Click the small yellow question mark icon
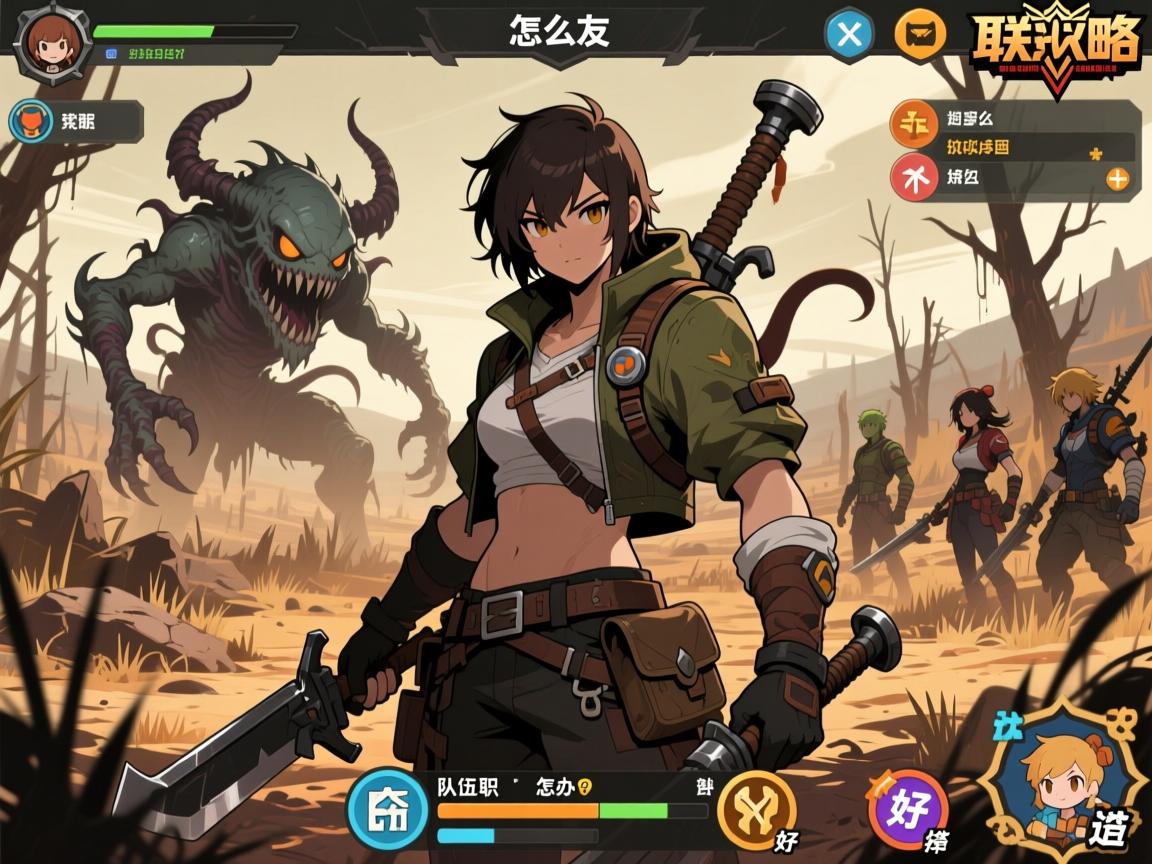Viewport: 1152px width, 864px height. tap(585, 786)
